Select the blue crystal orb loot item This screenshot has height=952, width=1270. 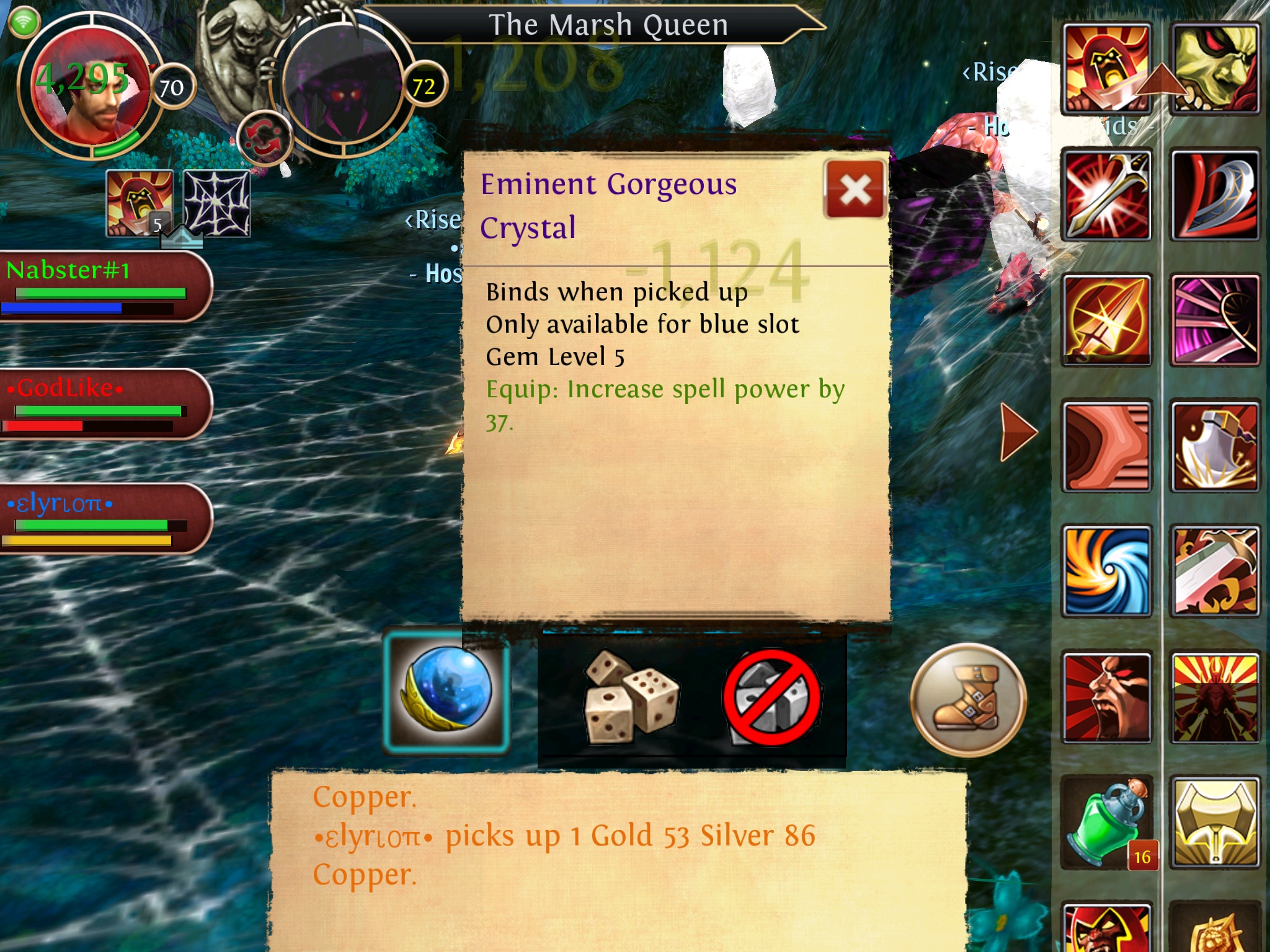tap(446, 691)
